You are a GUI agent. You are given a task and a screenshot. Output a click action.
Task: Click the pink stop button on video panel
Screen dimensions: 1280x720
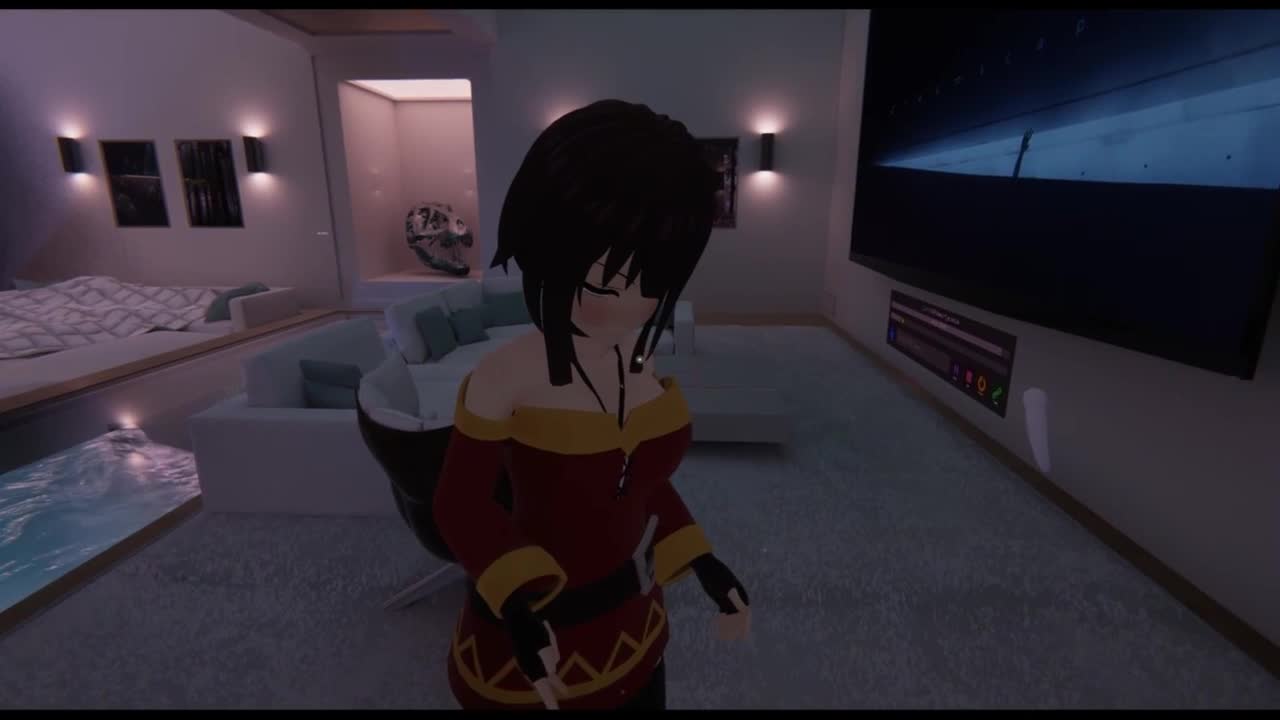click(x=968, y=378)
